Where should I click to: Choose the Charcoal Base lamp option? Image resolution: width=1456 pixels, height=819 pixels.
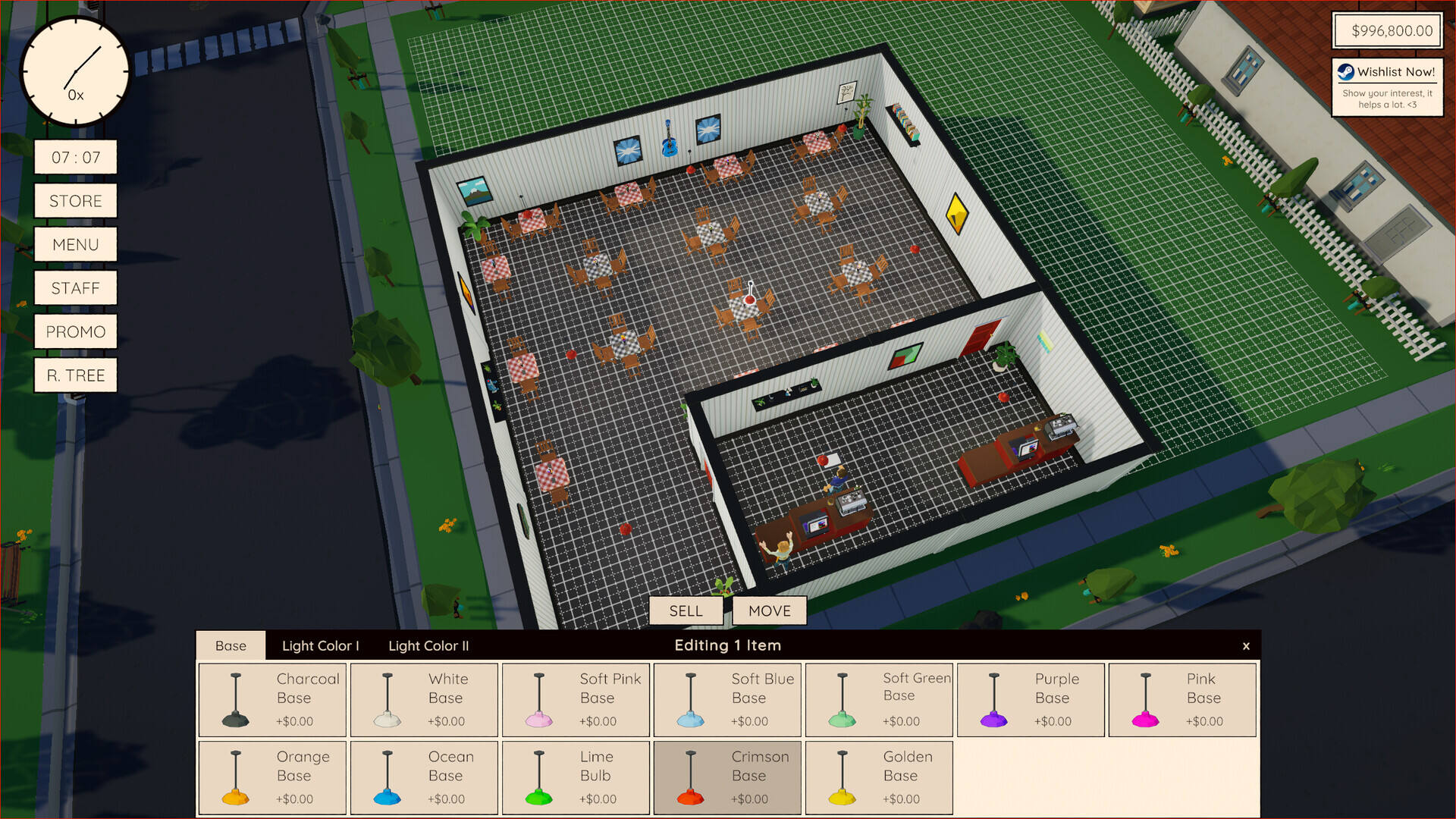click(x=272, y=699)
